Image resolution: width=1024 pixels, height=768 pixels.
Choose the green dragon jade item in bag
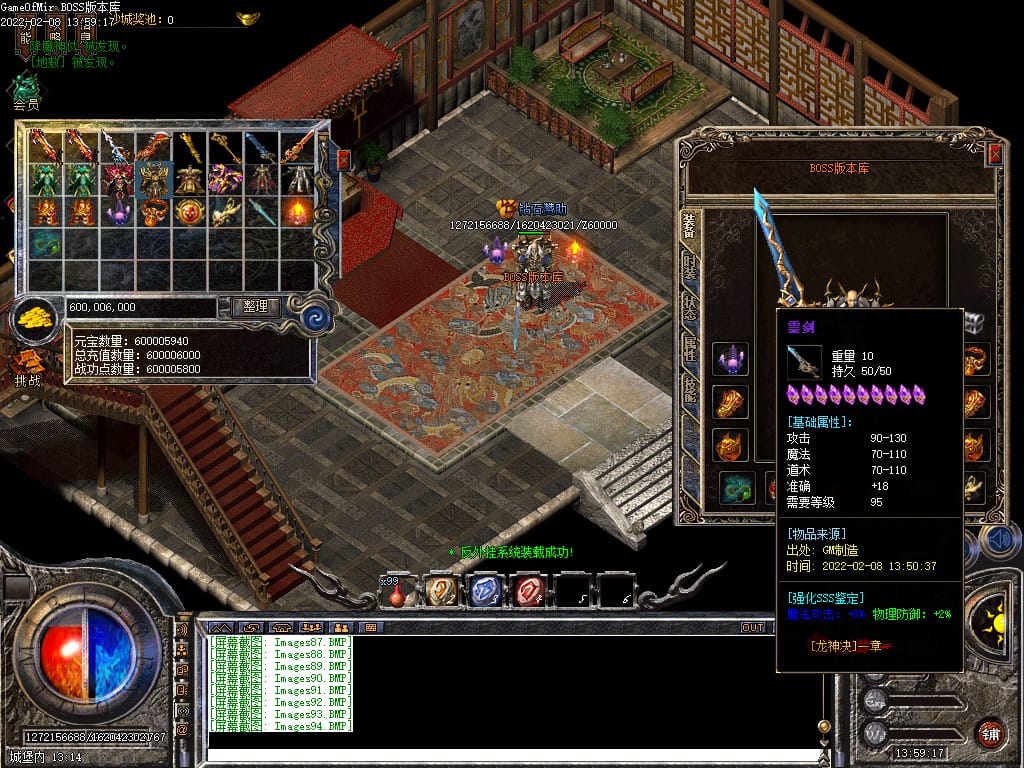(45, 244)
